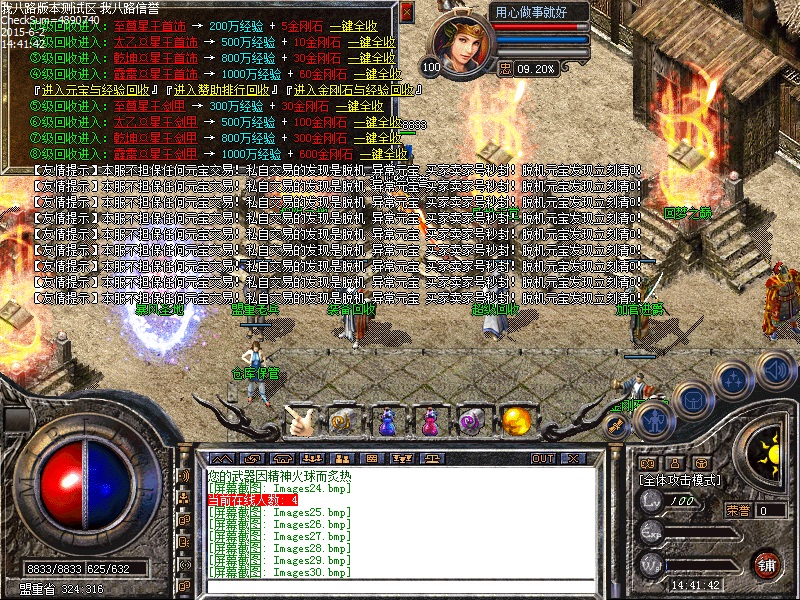
Task: Use the golden orb hotbar item
Action: (516, 419)
